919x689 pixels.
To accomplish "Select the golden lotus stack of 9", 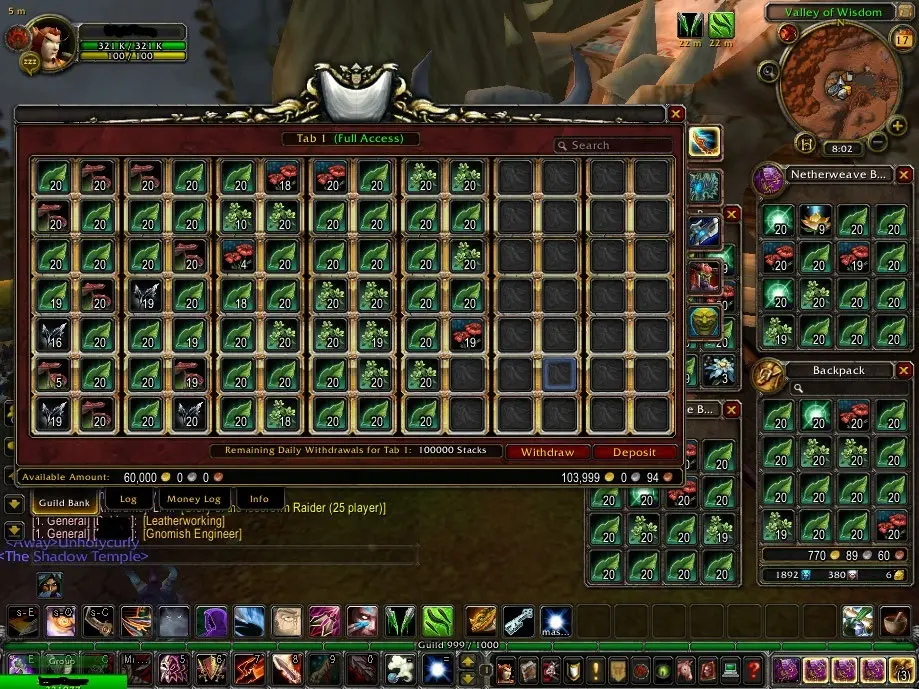I will pyautogui.click(x=816, y=220).
